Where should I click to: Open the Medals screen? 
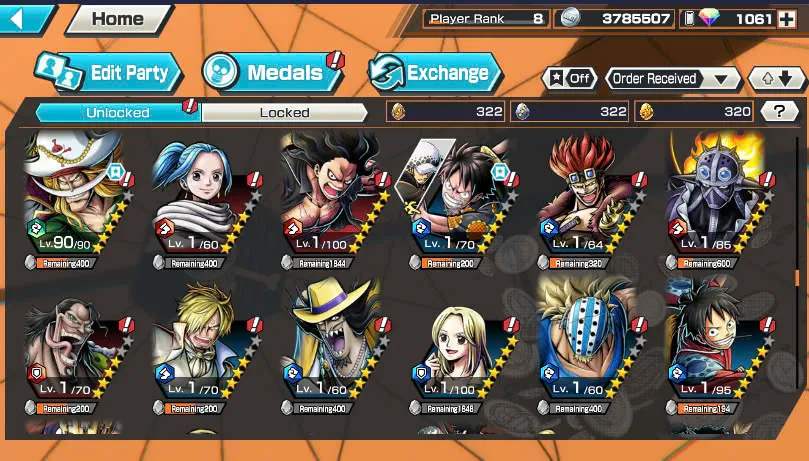[270, 72]
